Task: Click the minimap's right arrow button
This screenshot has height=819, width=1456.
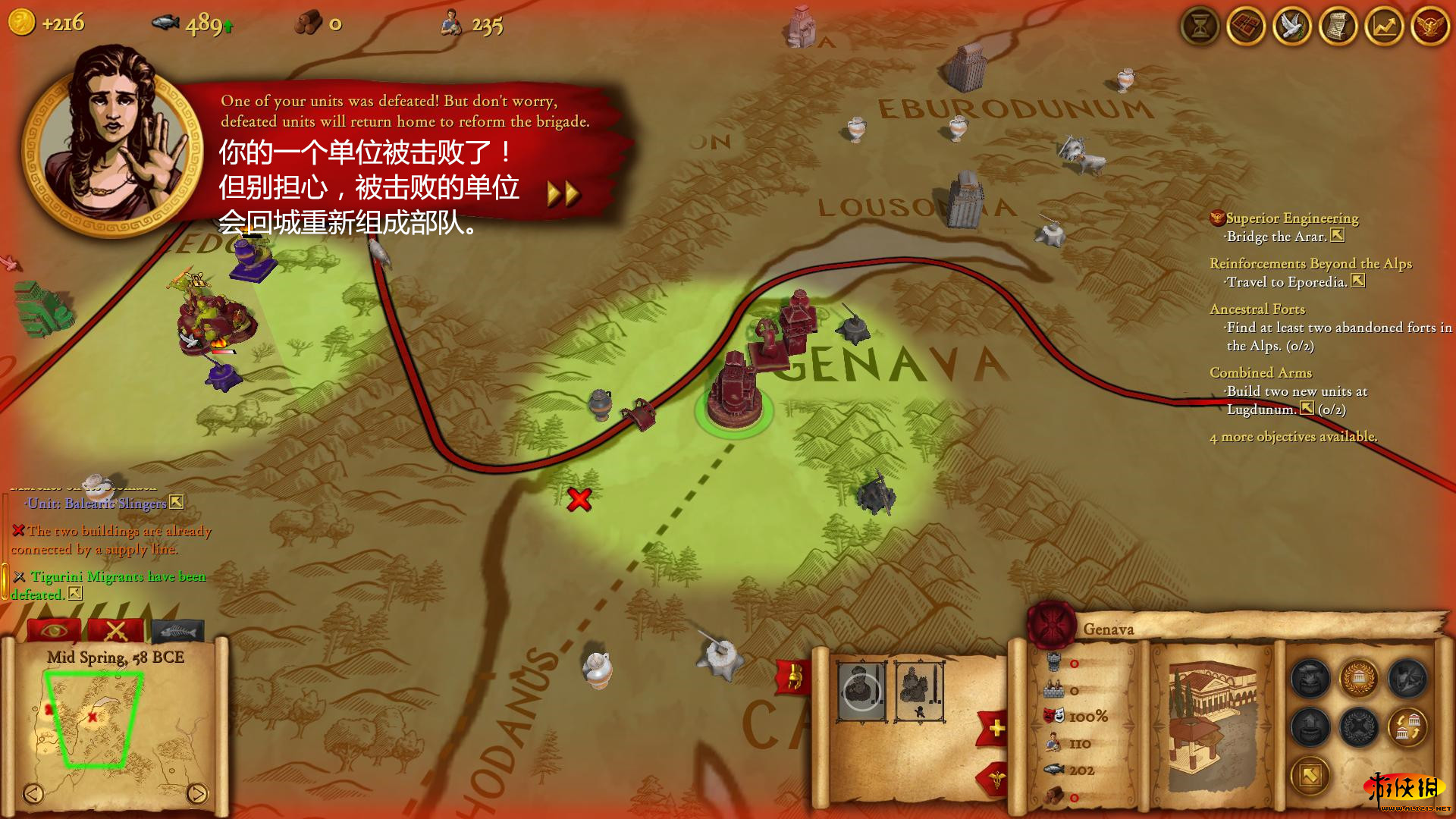Action: pyautogui.click(x=196, y=793)
